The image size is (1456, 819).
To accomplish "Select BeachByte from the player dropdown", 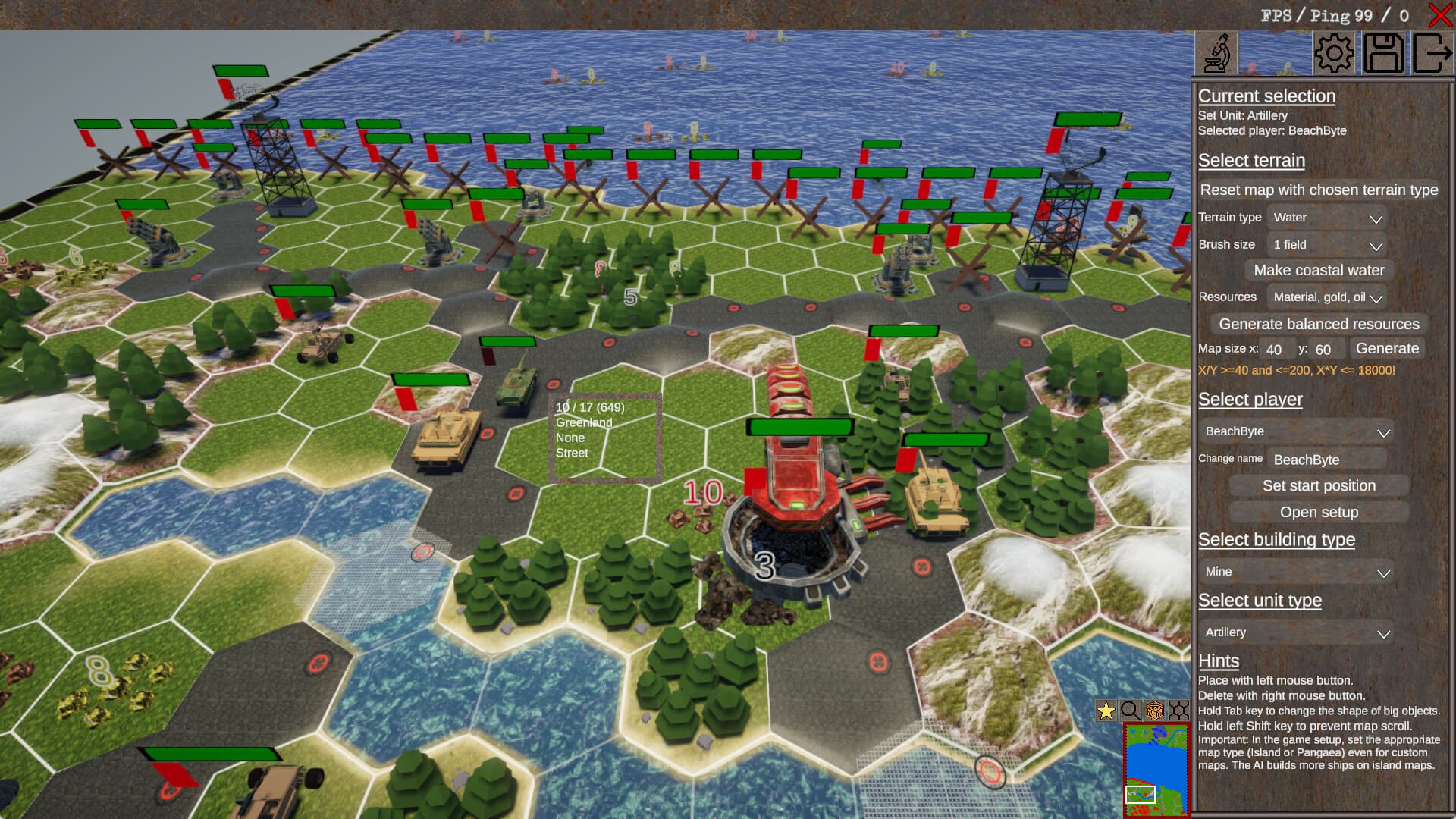I will (1295, 431).
